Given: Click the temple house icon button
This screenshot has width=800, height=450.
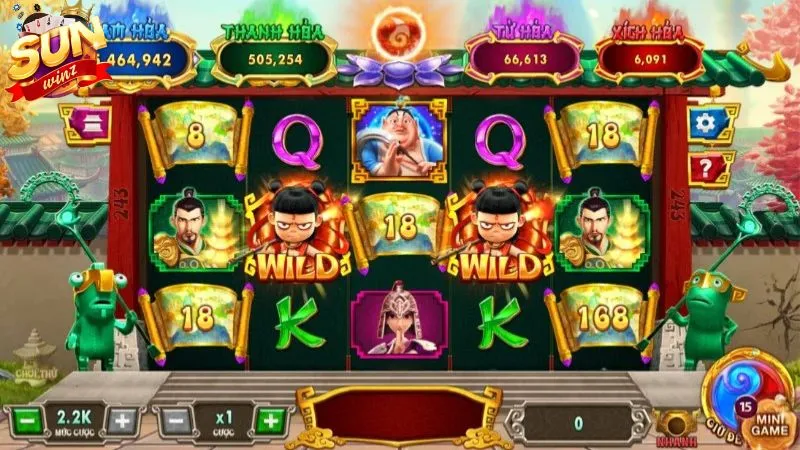Looking at the screenshot, I should (x=82, y=123).
